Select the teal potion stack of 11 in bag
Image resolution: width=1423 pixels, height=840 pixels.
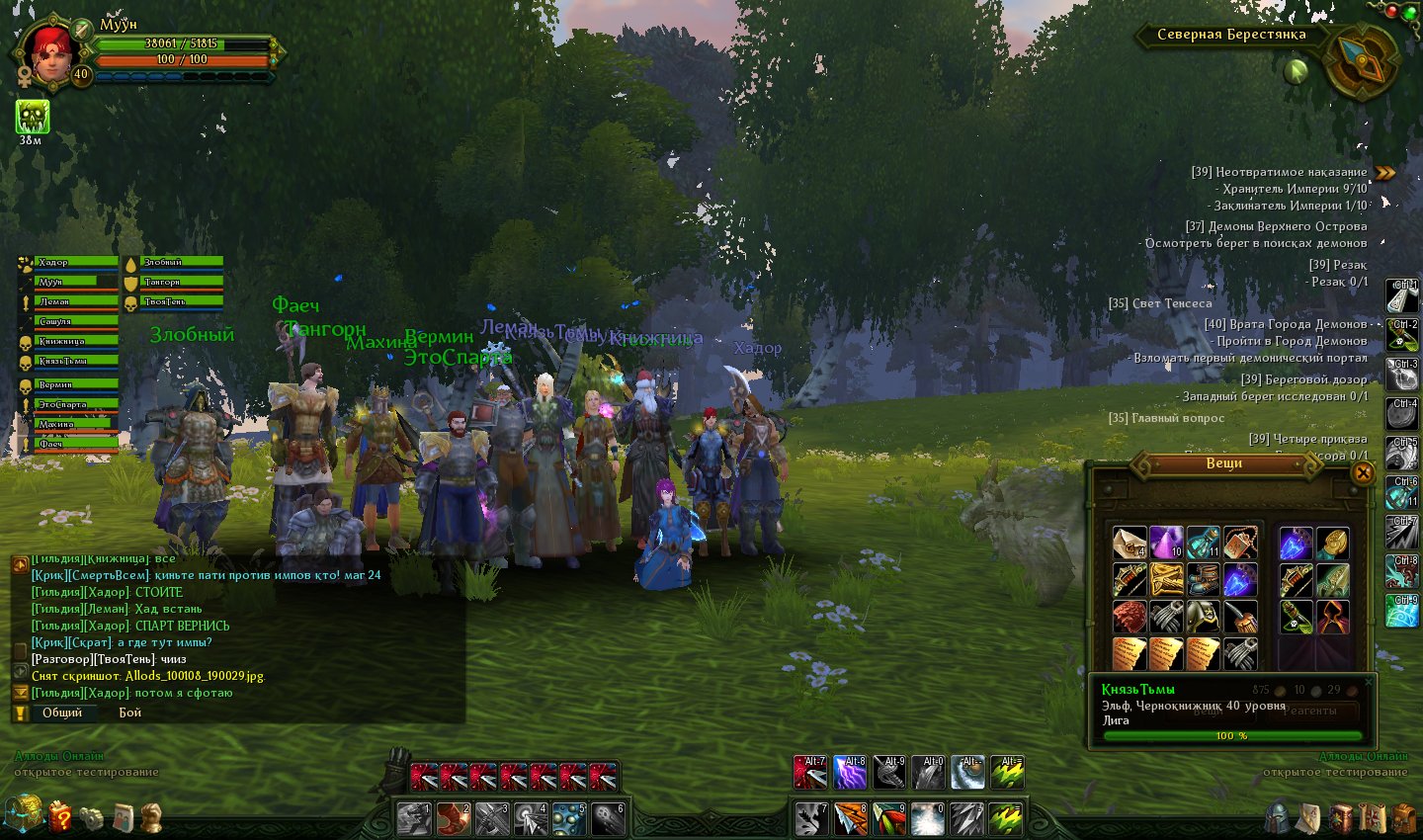1203,543
